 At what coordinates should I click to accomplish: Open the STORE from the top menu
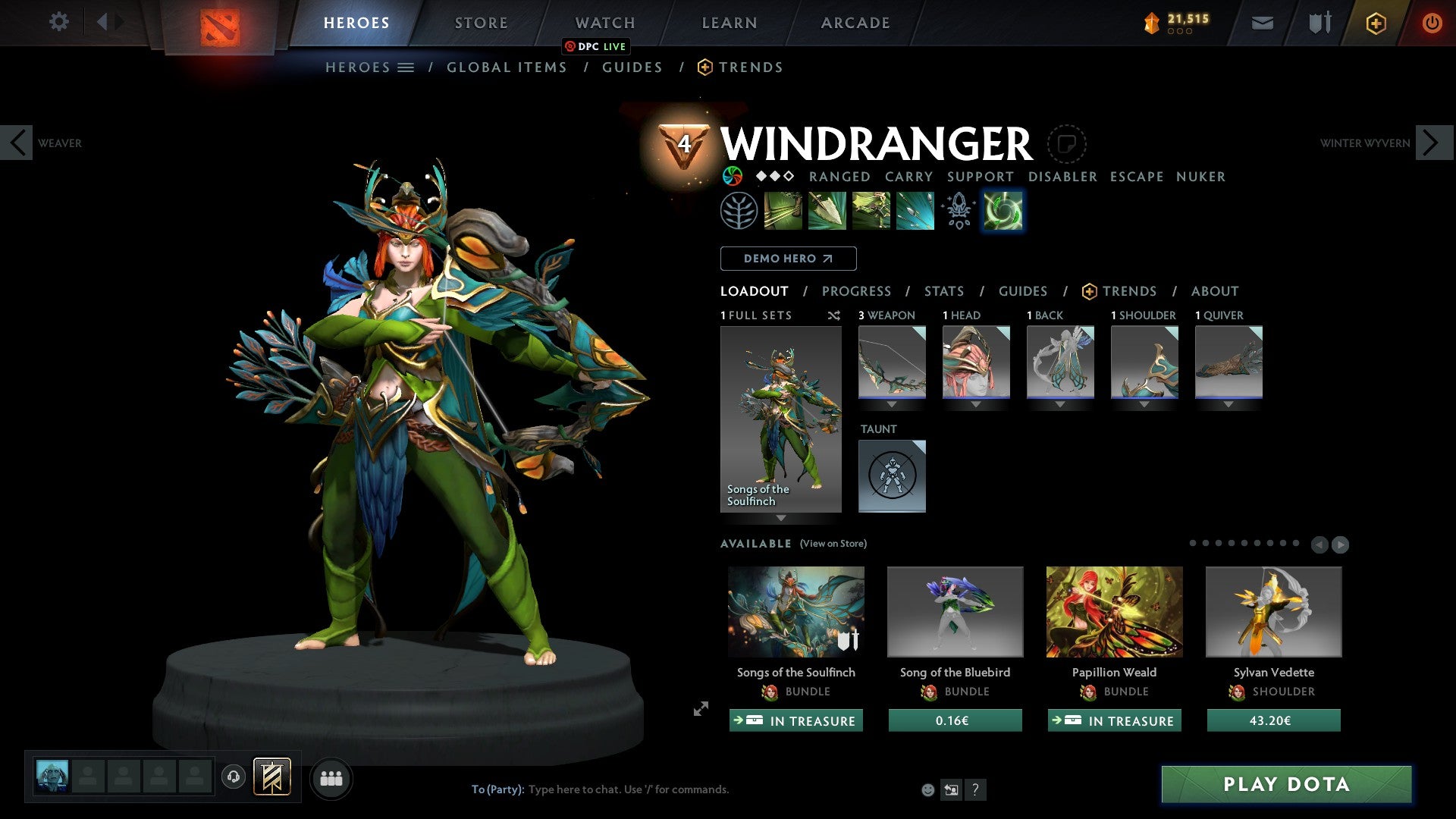(480, 22)
